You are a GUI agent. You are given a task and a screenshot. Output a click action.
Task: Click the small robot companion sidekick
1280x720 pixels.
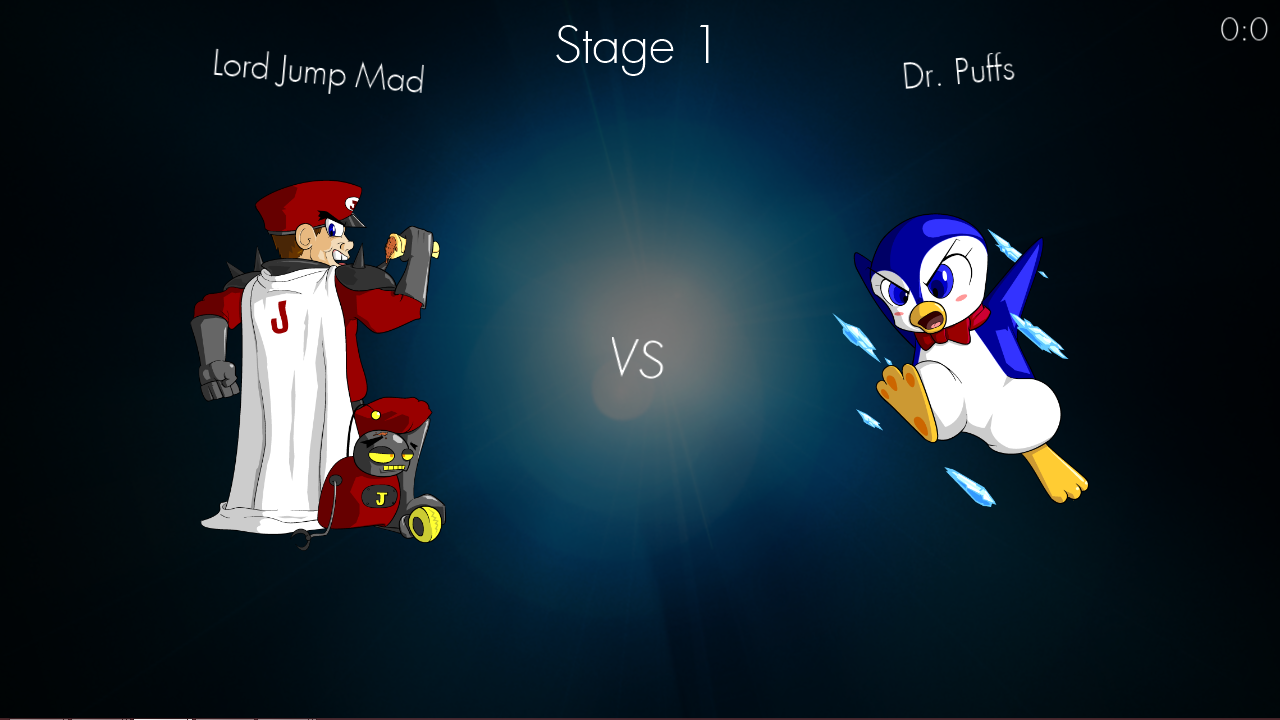[x=390, y=470]
